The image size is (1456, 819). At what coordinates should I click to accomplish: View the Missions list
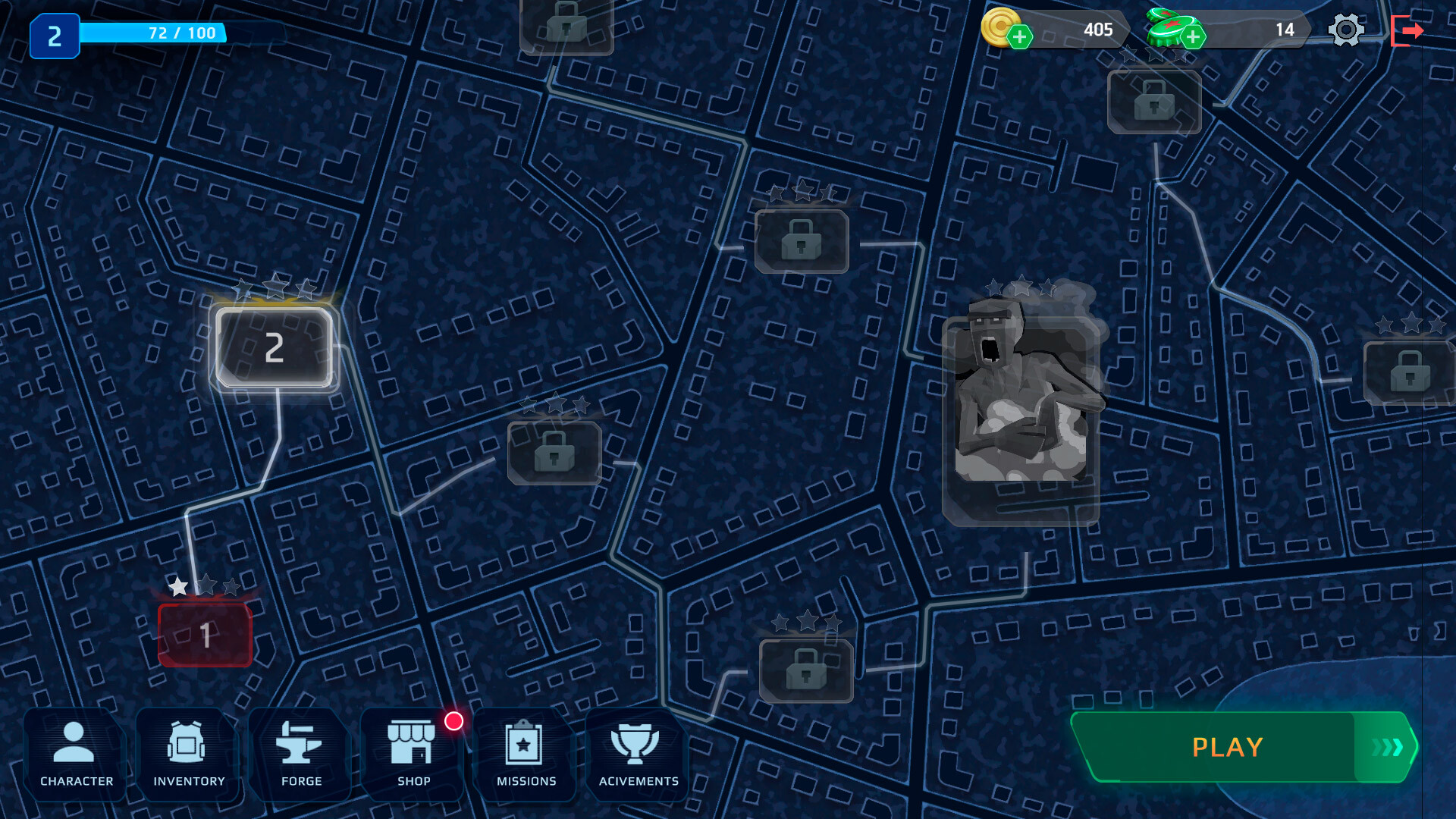(524, 755)
